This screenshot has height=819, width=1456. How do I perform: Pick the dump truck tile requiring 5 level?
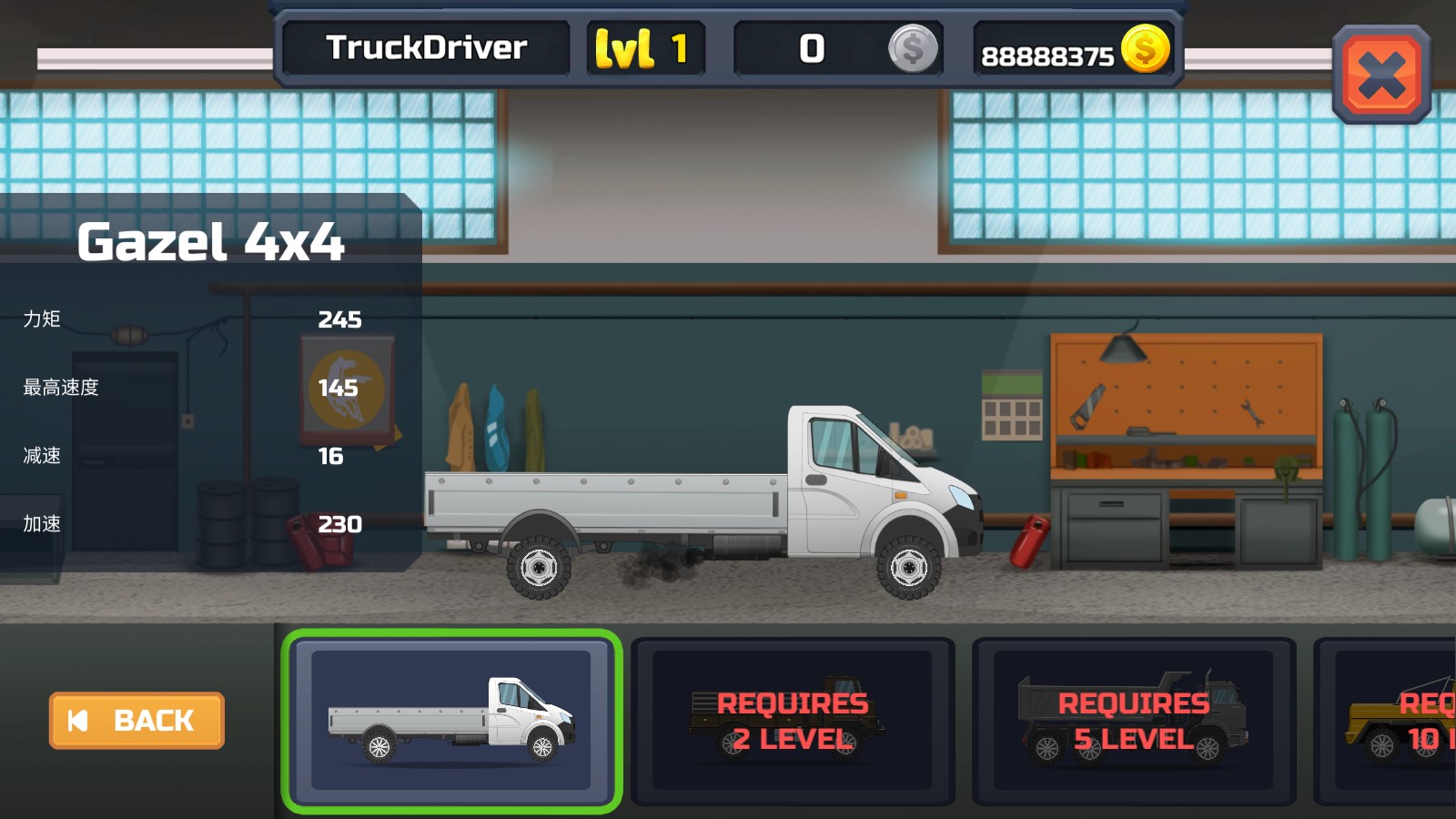tap(1133, 721)
